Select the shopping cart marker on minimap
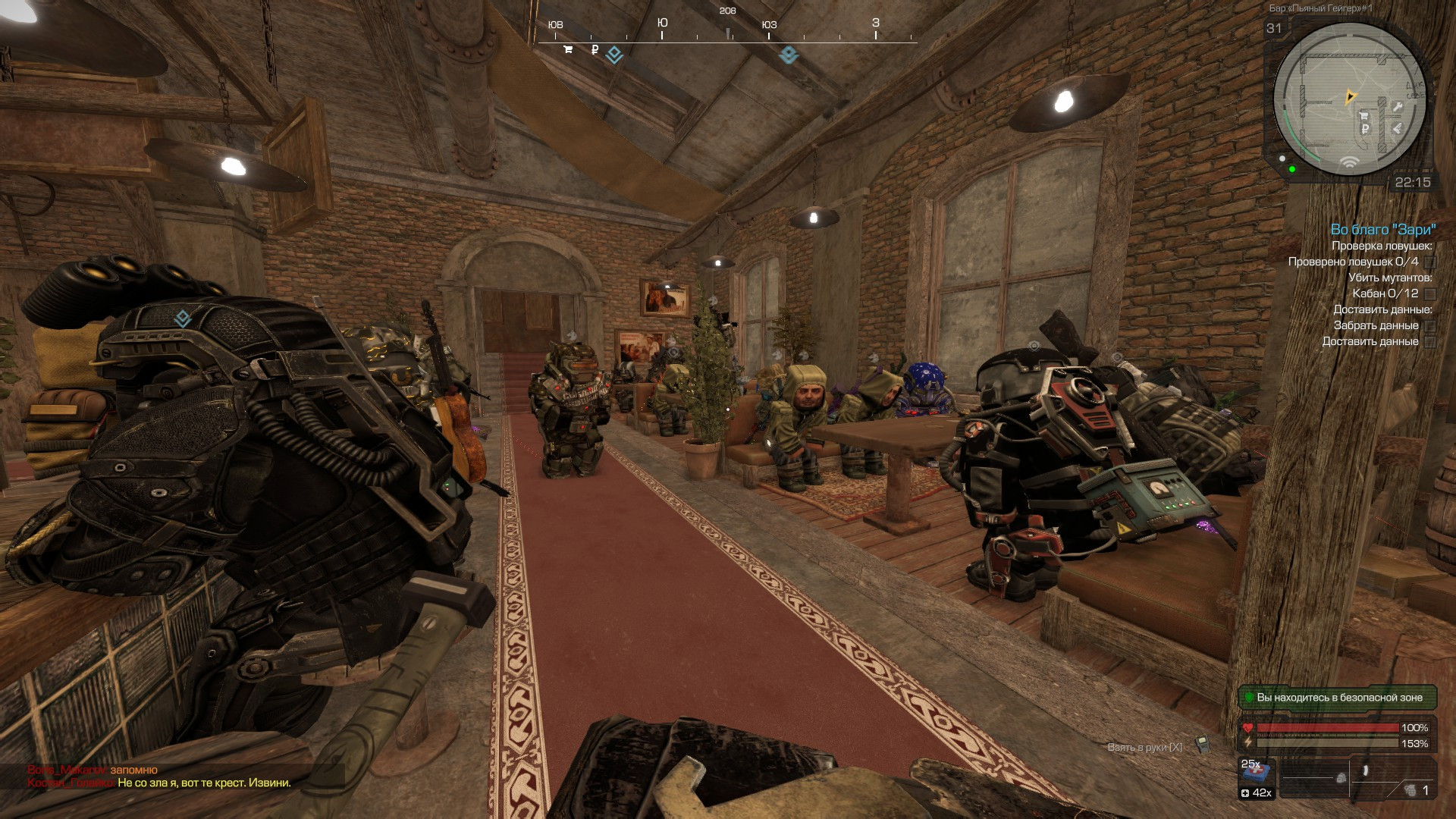The width and height of the screenshot is (1456, 819). 1363,117
